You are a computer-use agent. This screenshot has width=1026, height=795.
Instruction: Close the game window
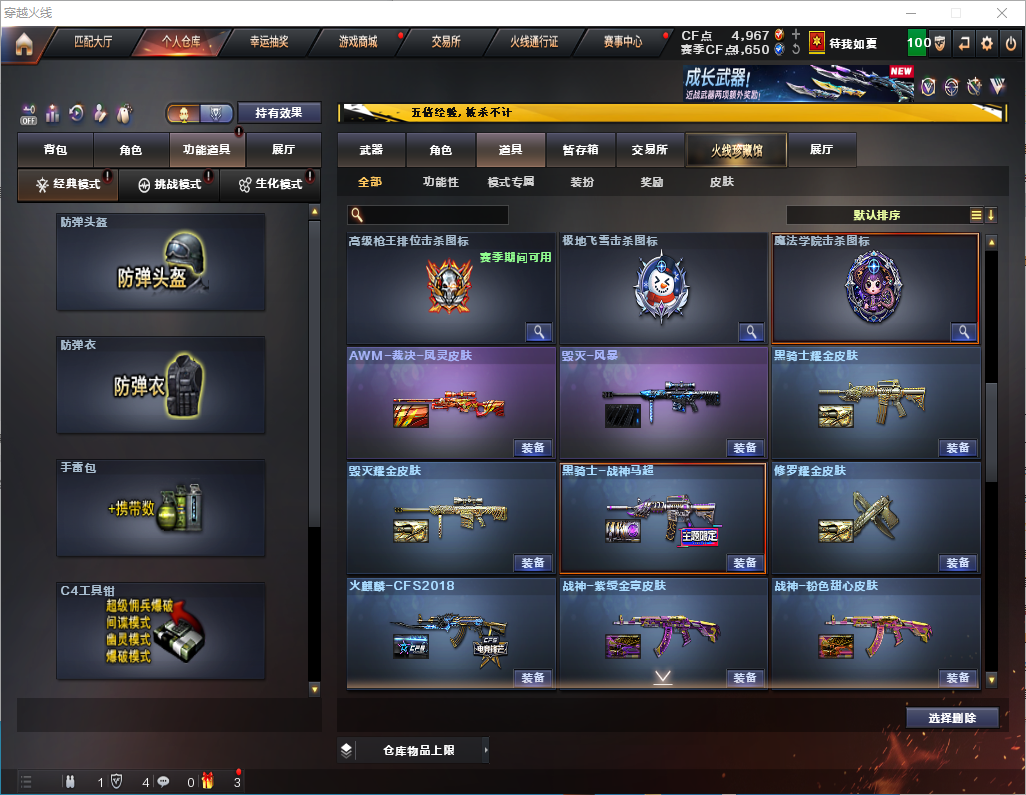tap(1001, 13)
